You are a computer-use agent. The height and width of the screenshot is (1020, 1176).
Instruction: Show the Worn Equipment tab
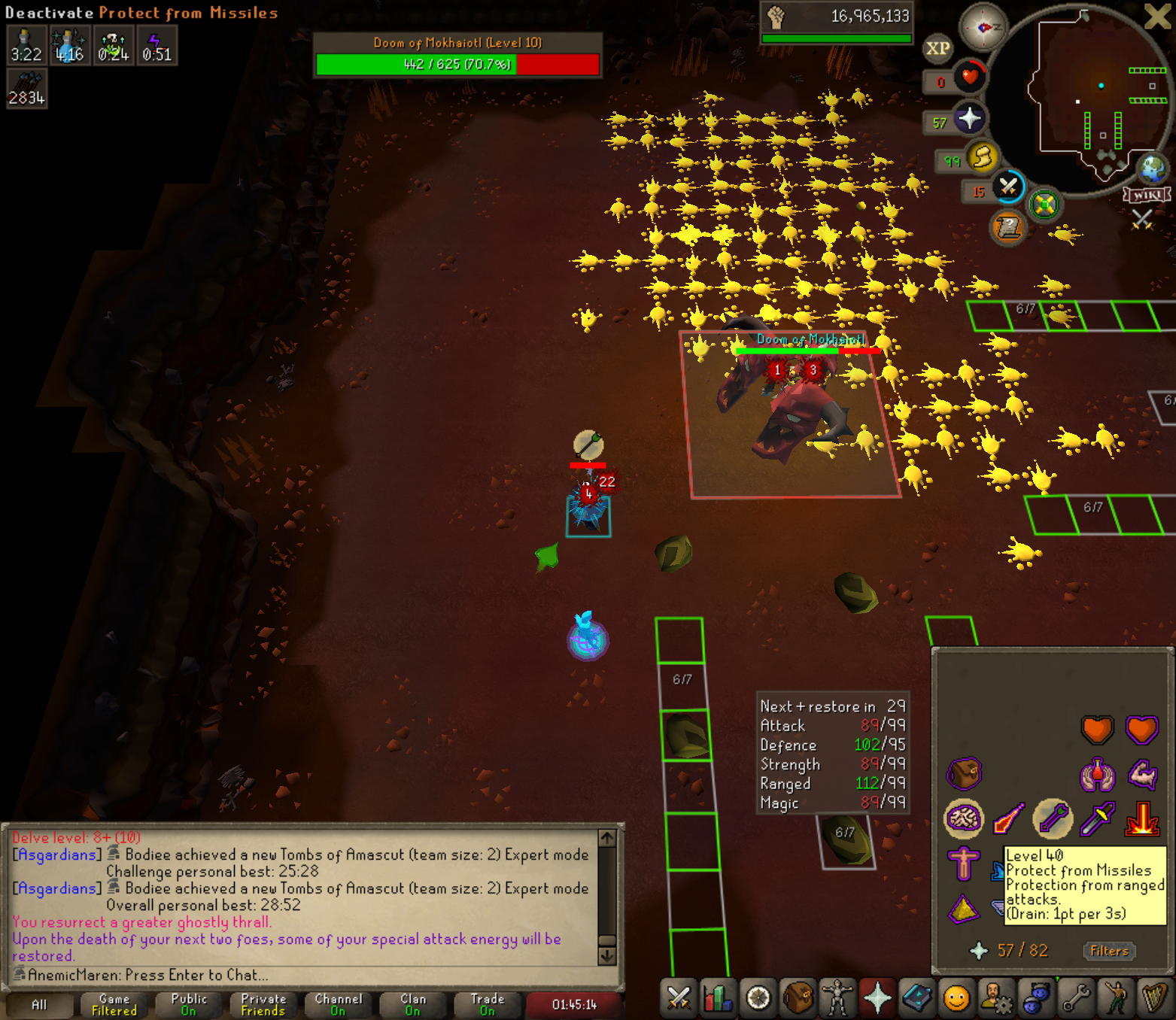837,998
